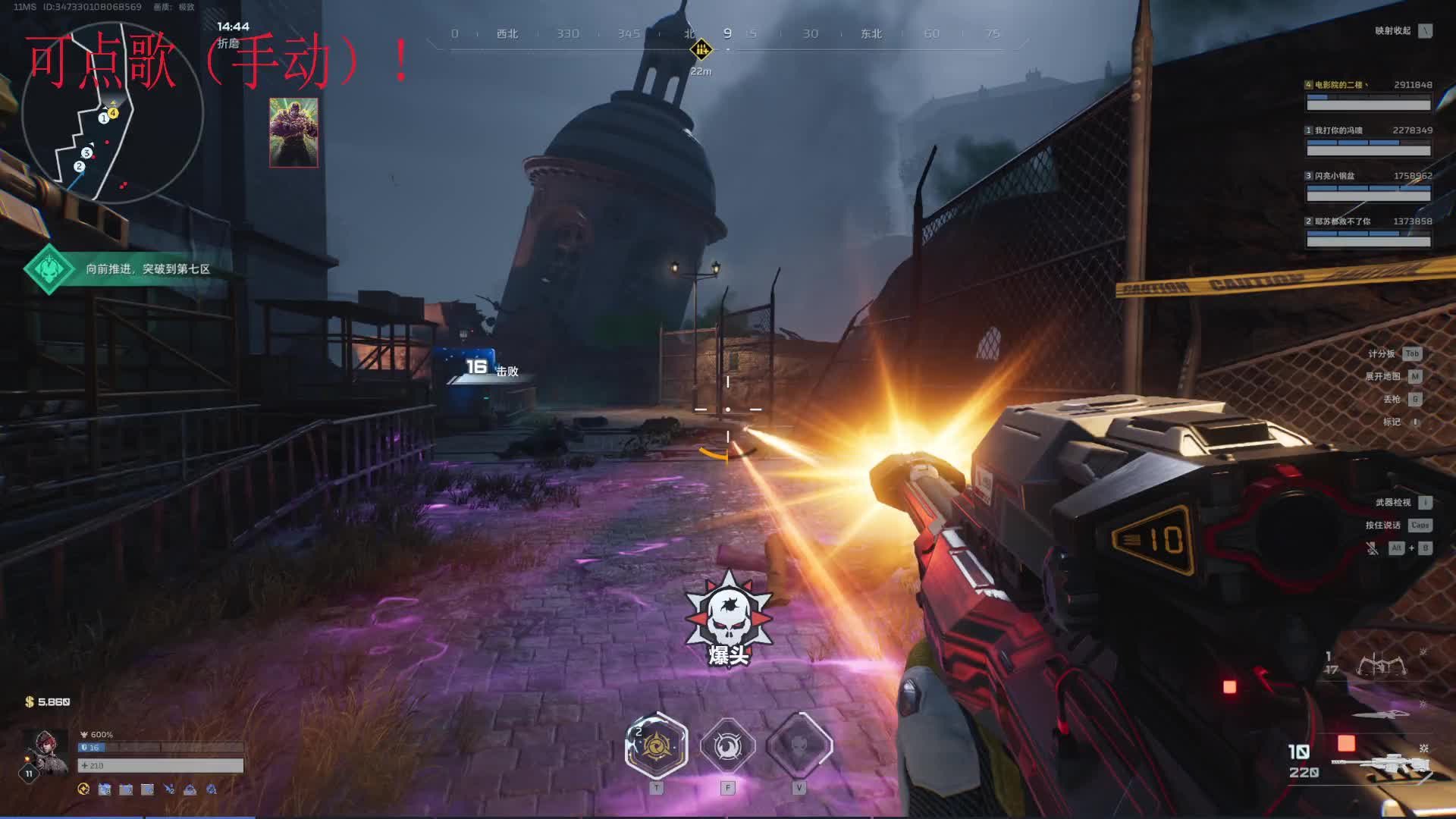Trigger the greyed-out diamond skull ability
The height and width of the screenshot is (819, 1456).
799,746
